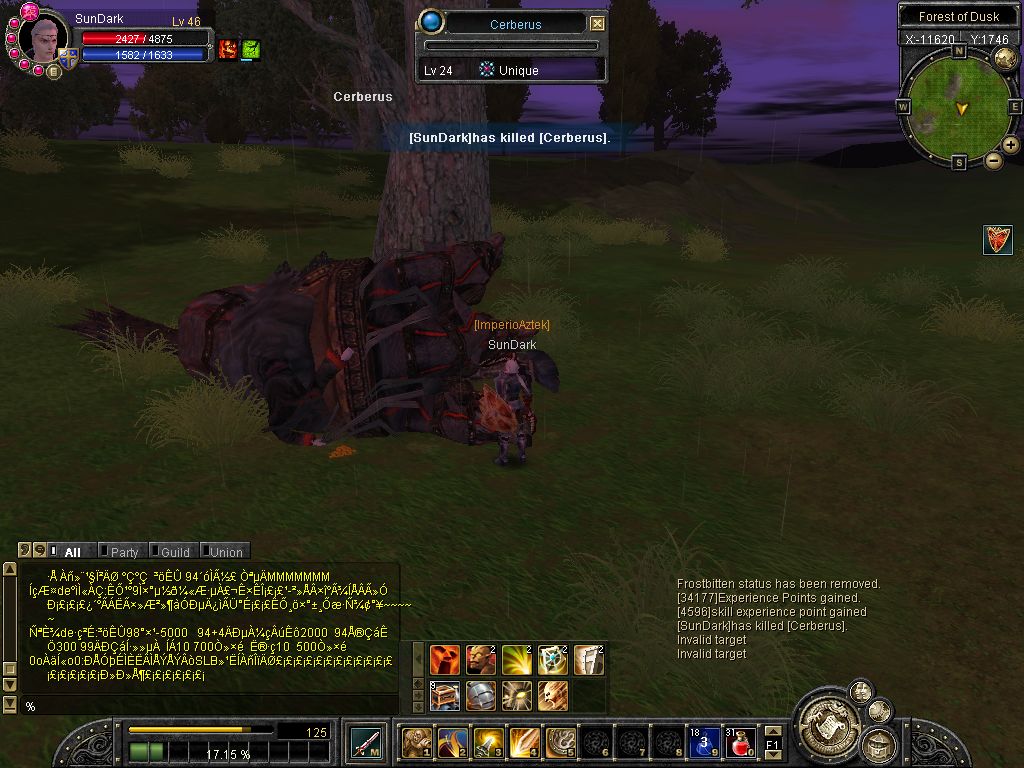Open the Union chat tab

225,551
